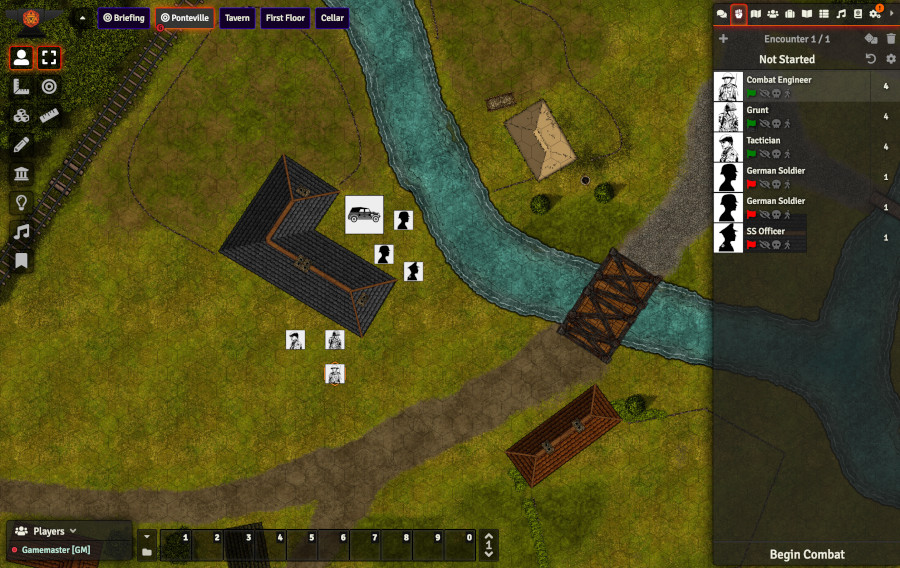The height and width of the screenshot is (568, 900).
Task: Add a new encounter with plus icon
Action: [723, 39]
